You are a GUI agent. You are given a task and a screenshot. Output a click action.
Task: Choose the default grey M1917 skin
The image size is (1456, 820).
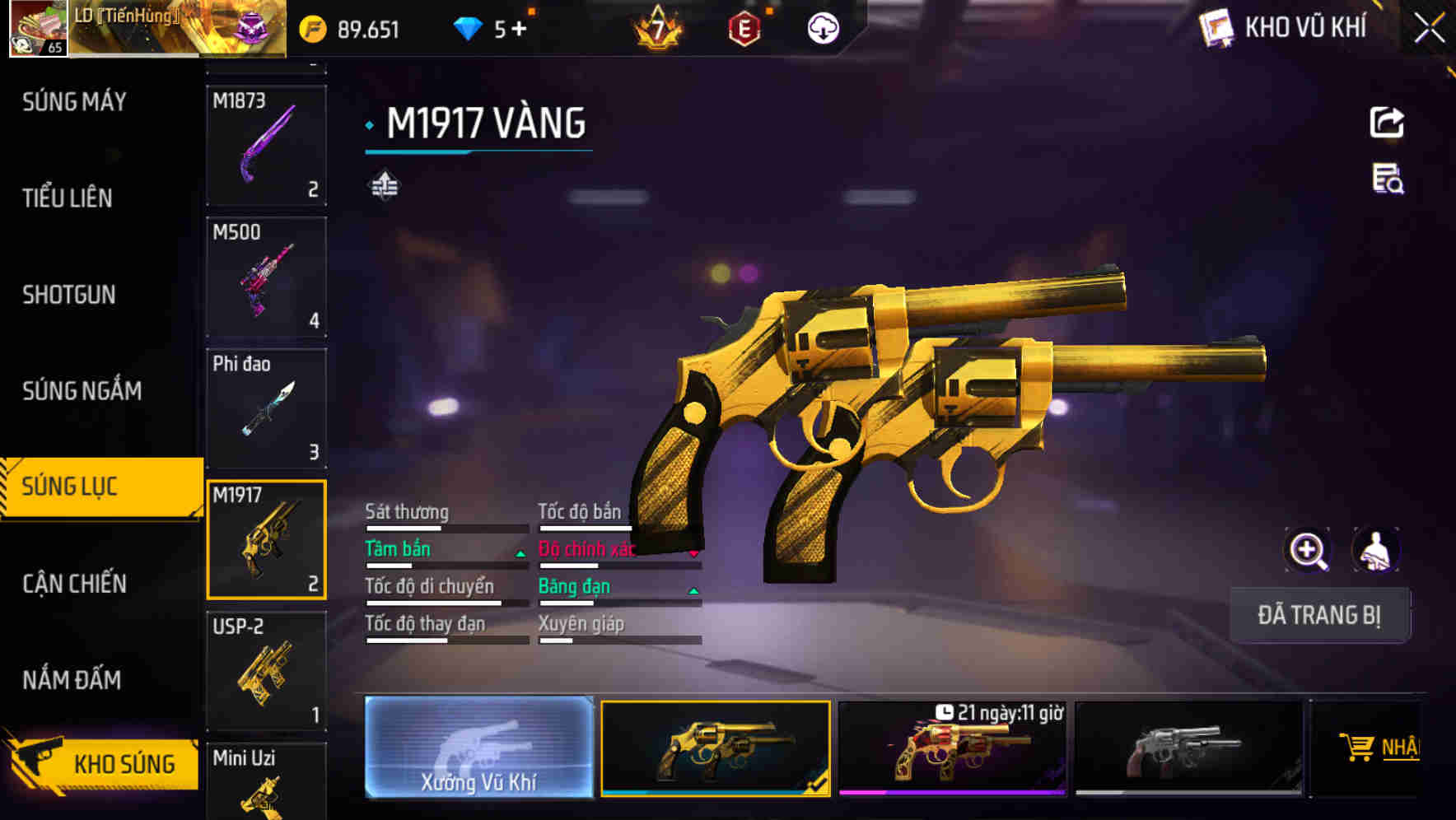coord(1188,748)
